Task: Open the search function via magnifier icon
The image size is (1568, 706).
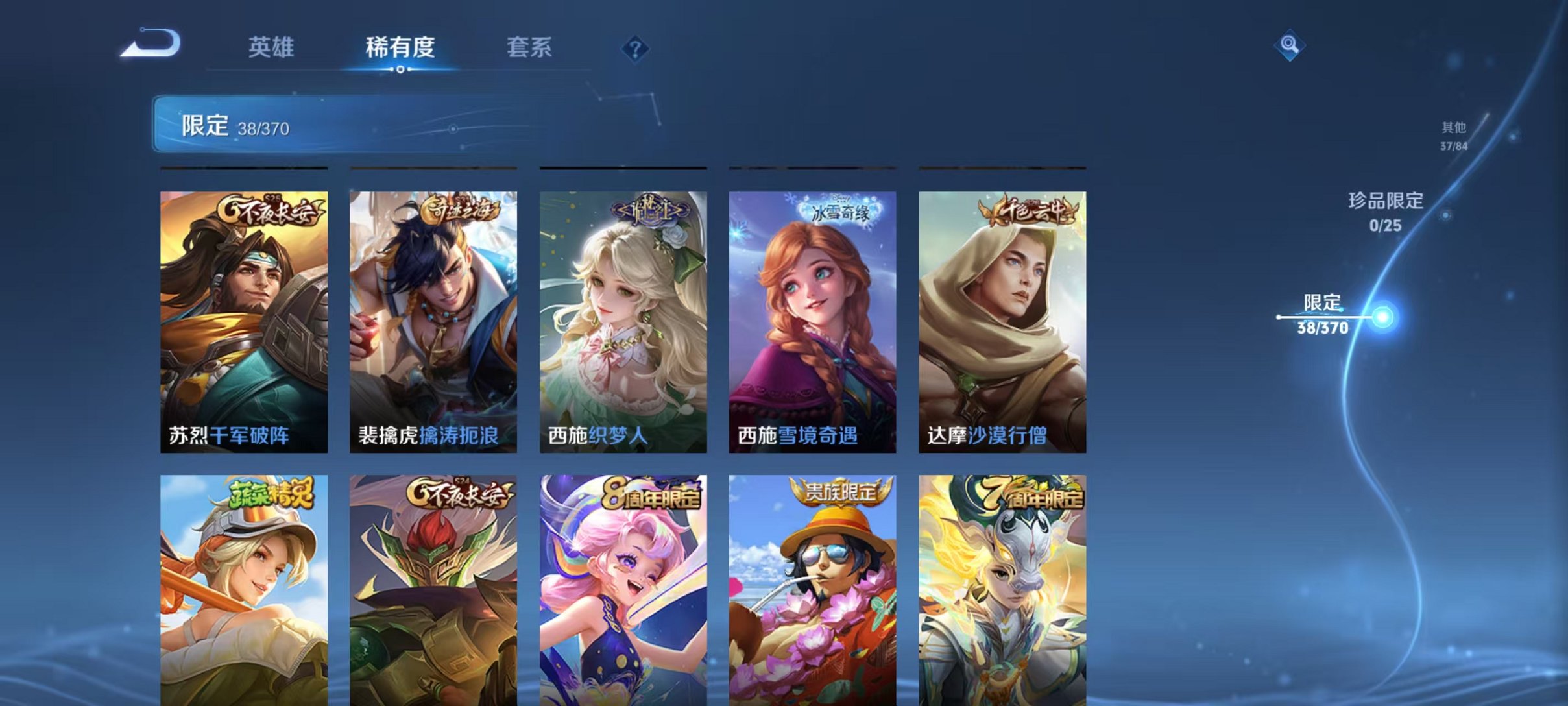Action: pos(1289,46)
